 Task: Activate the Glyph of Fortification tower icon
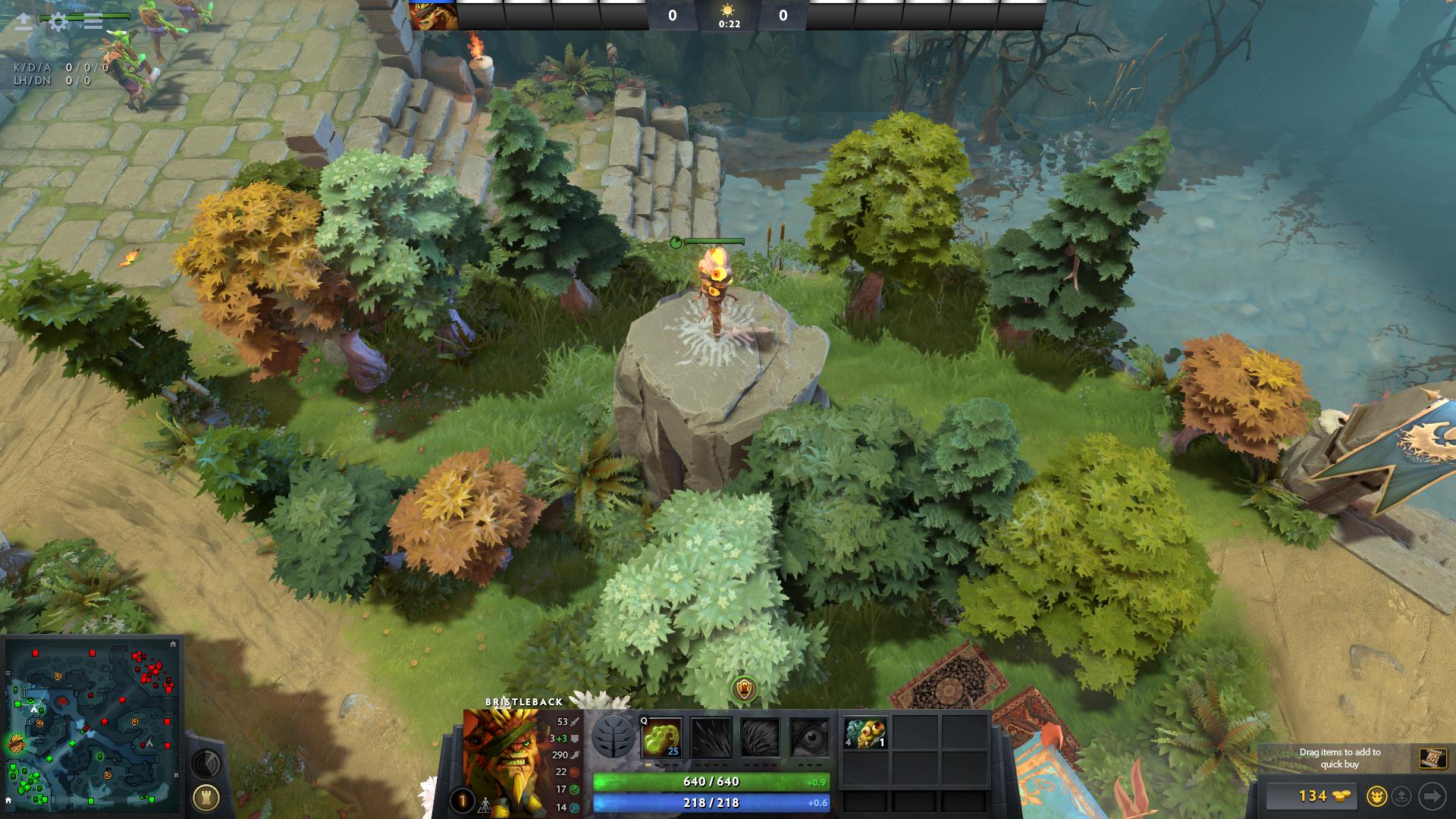pos(206,796)
